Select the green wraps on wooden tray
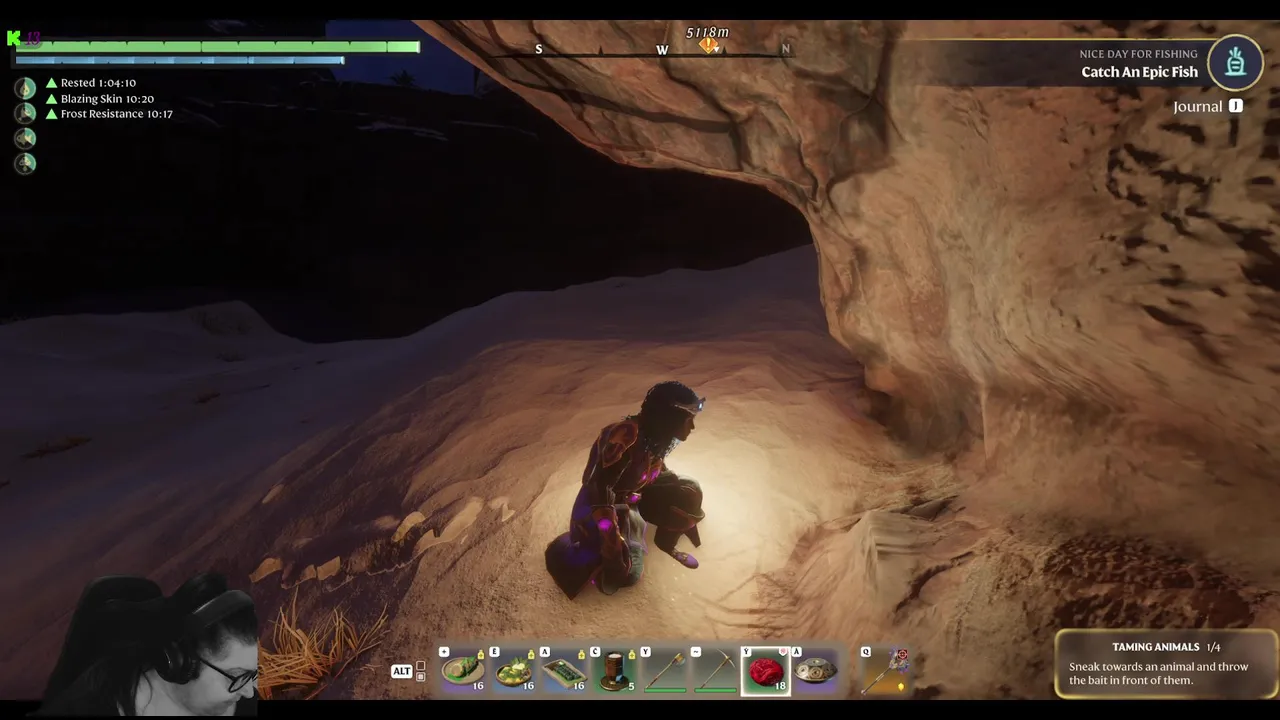The width and height of the screenshot is (1280, 720). [x=564, y=671]
